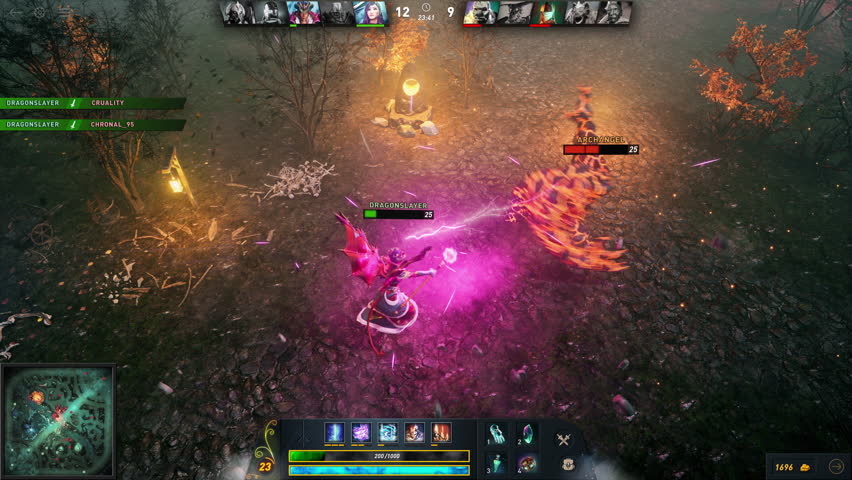Click the backpack button
This screenshot has width=852, height=480.
[567, 464]
